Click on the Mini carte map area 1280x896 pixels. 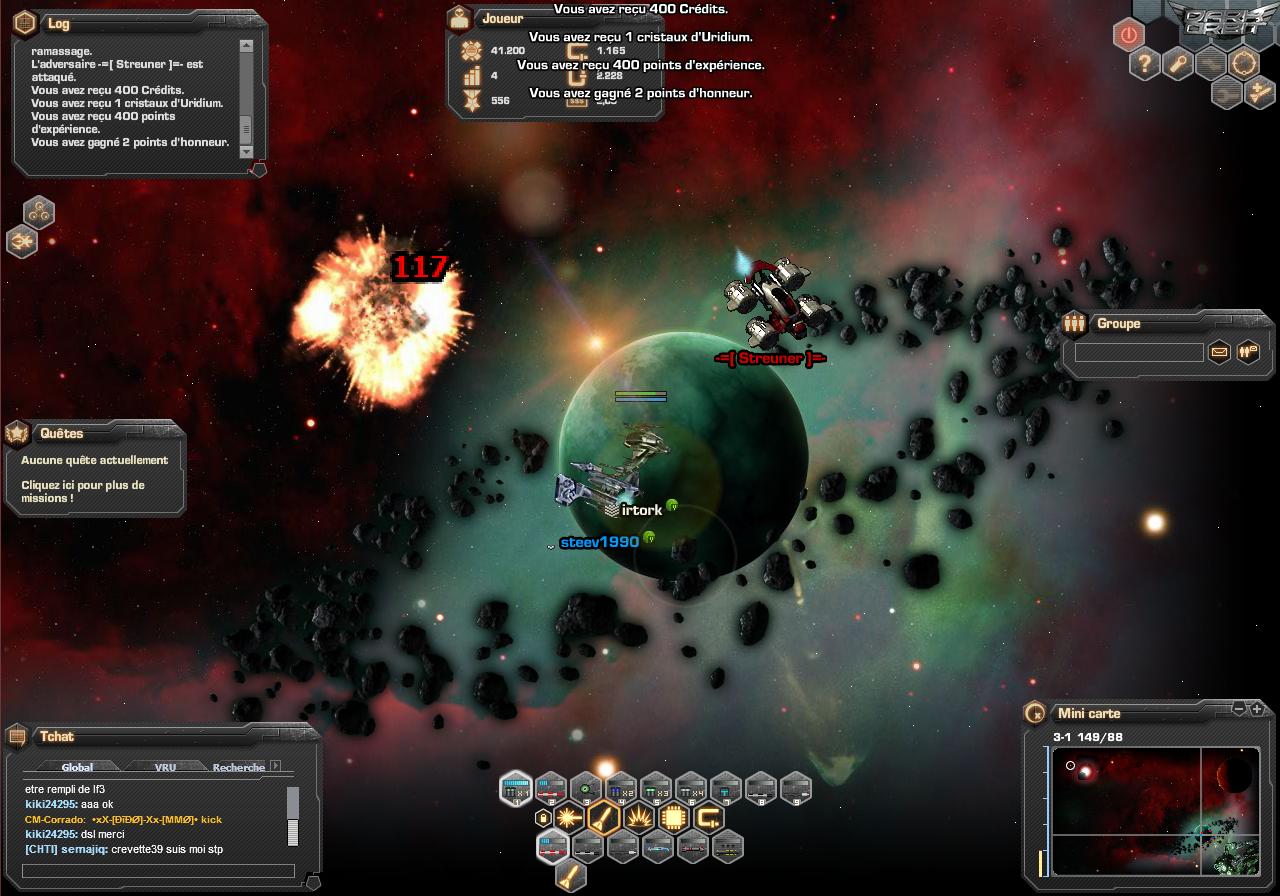pyautogui.click(x=1150, y=810)
